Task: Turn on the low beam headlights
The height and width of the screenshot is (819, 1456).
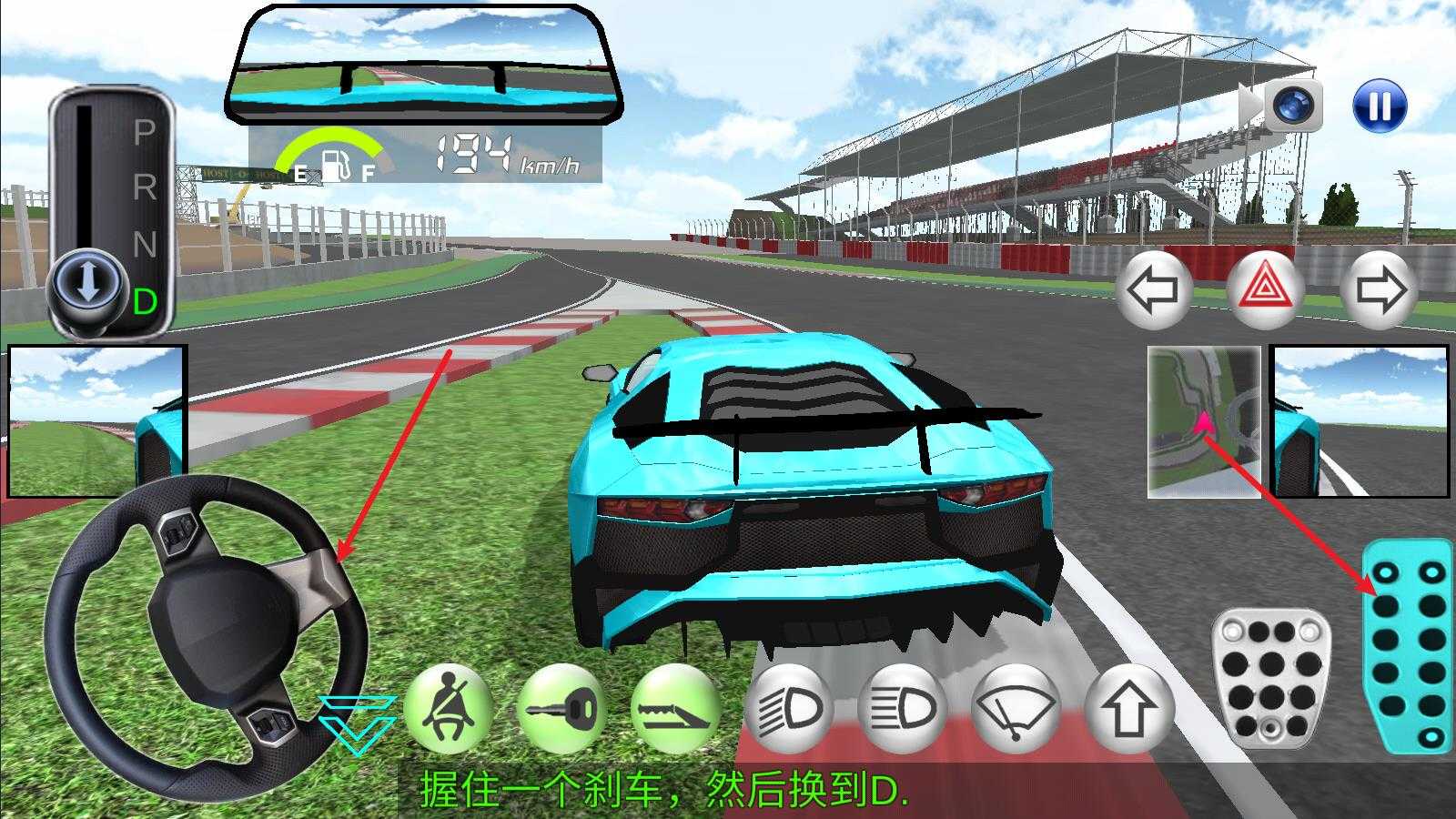Action: [x=788, y=708]
